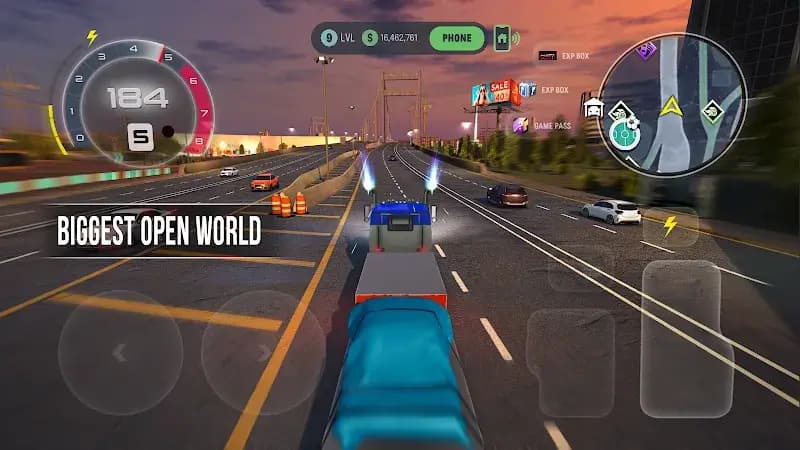Viewport: 800px width, 450px height.
Task: Tap the level 9 badge
Action: (x=328, y=38)
